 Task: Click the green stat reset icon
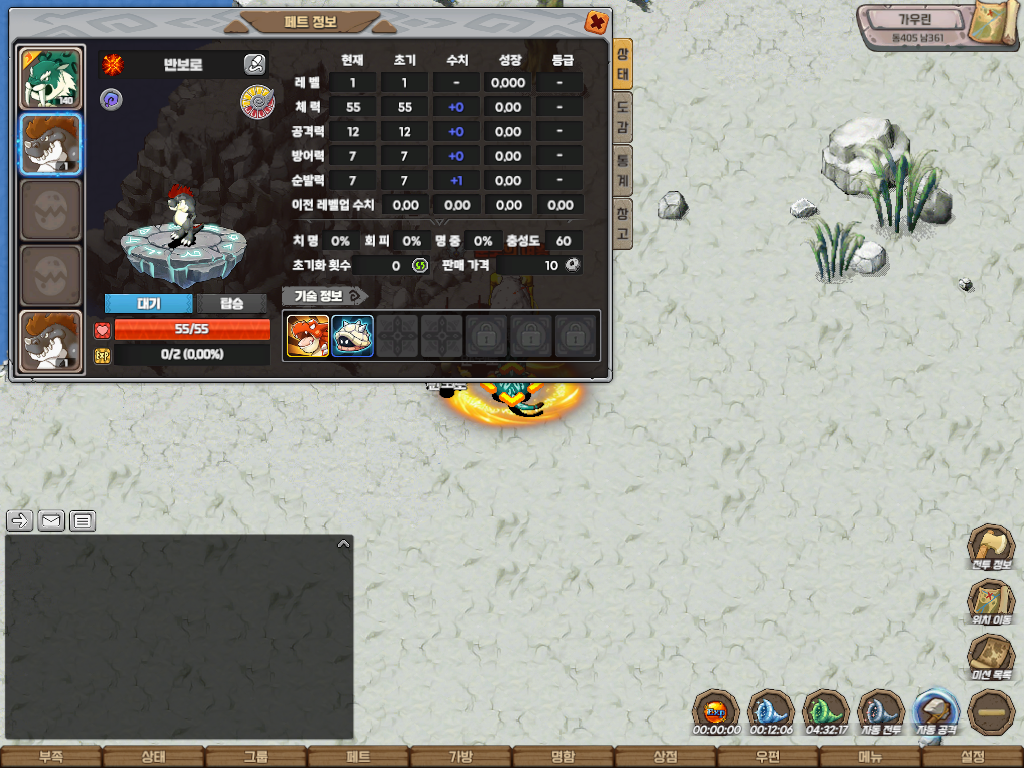coord(420,266)
